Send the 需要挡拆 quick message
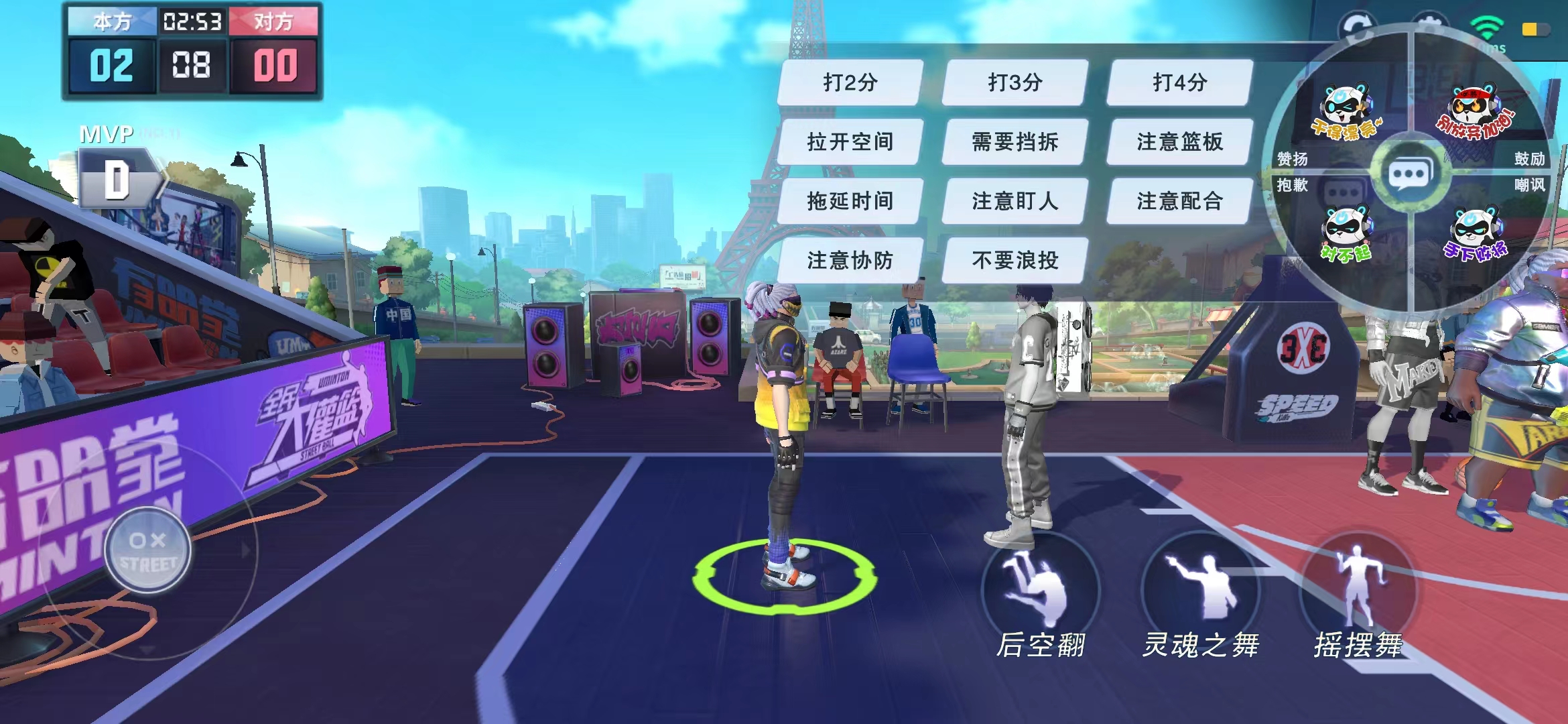 pyautogui.click(x=1013, y=143)
